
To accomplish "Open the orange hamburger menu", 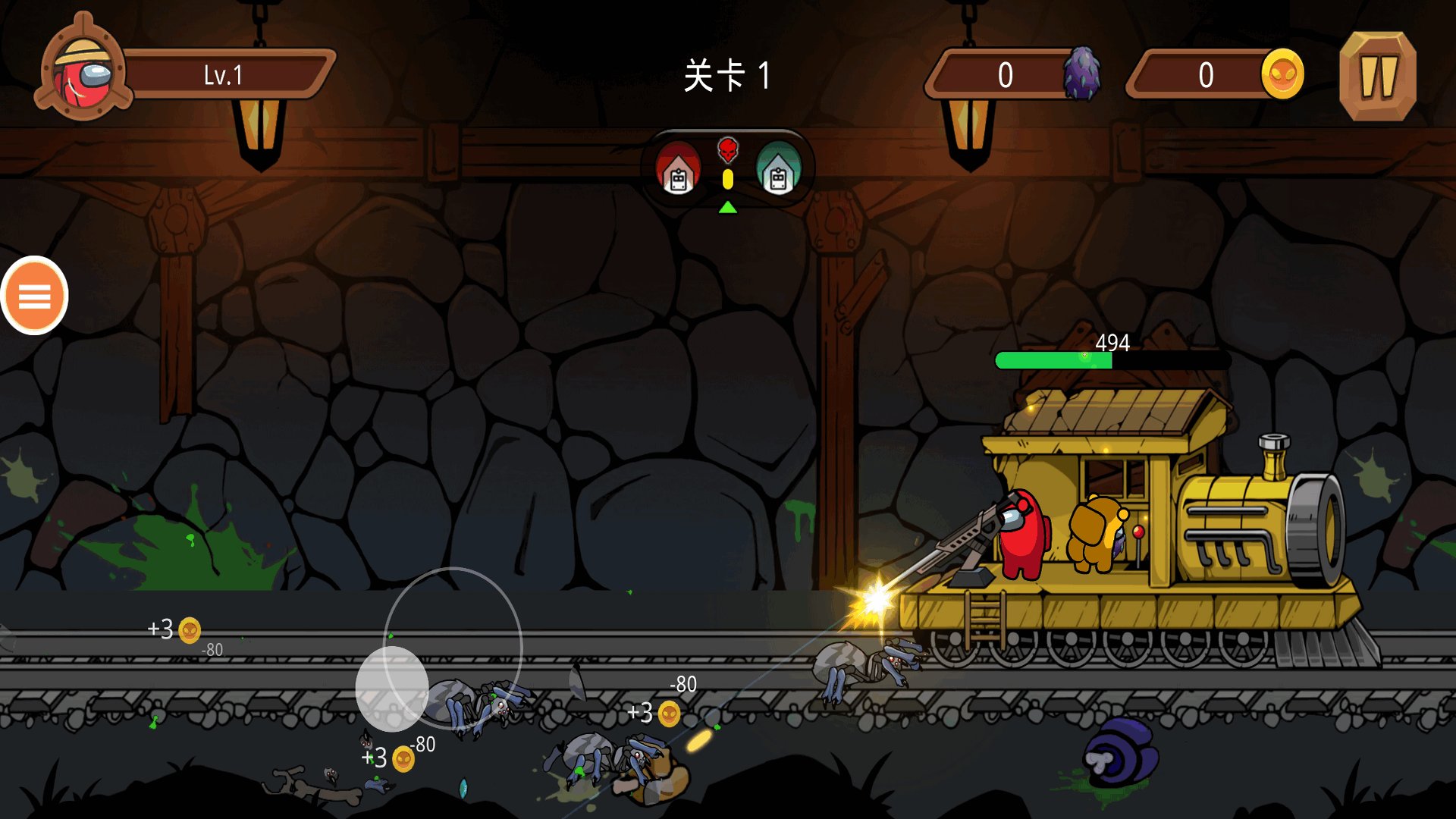I will (34, 296).
